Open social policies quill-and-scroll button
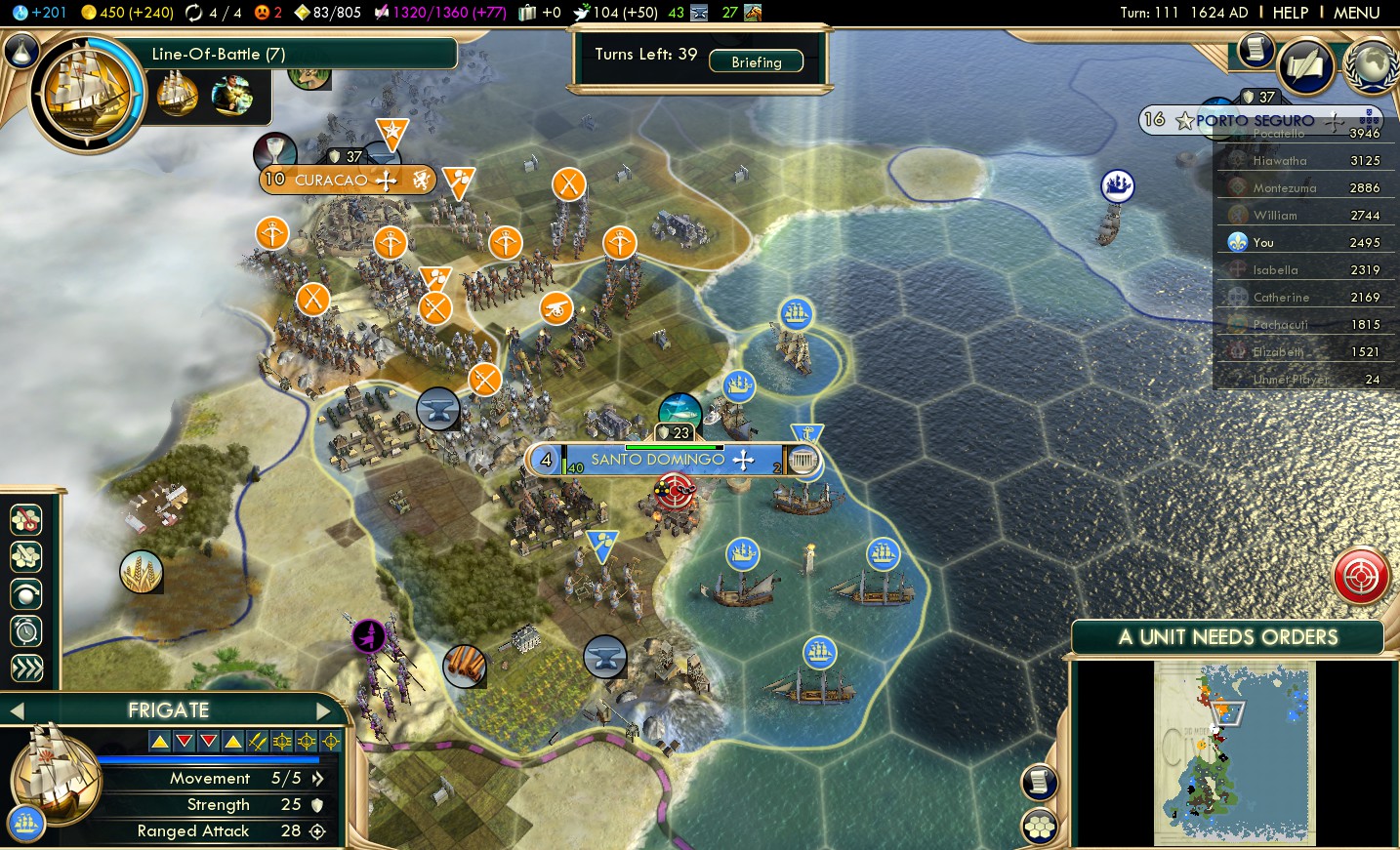The image size is (1400, 850). [1305, 66]
